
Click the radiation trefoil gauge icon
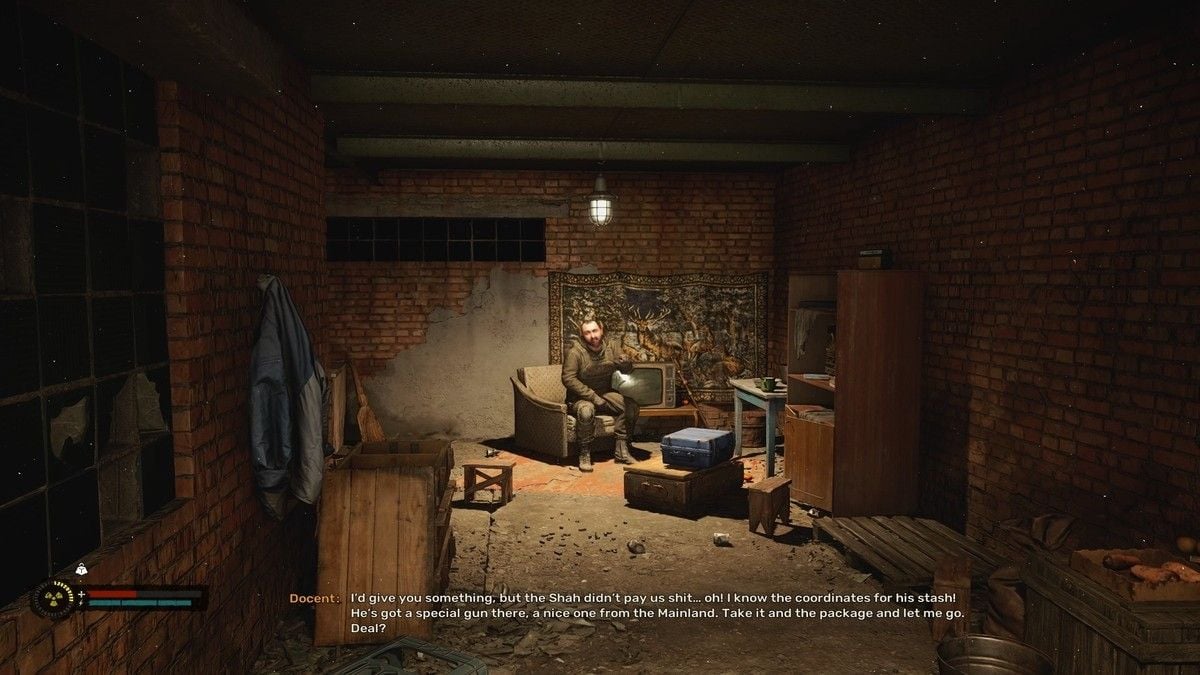(x=54, y=598)
